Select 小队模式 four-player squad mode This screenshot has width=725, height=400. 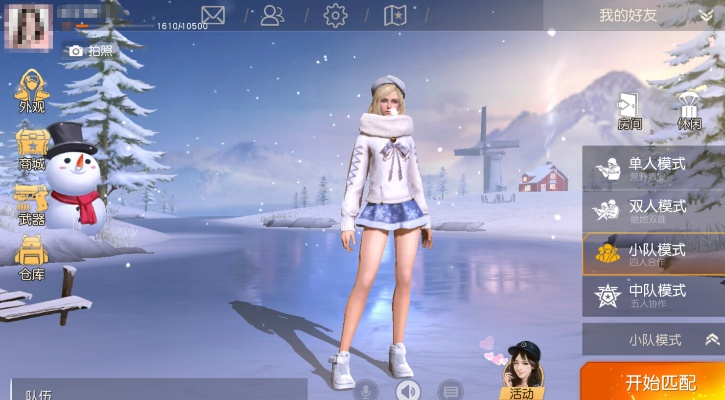(x=653, y=254)
